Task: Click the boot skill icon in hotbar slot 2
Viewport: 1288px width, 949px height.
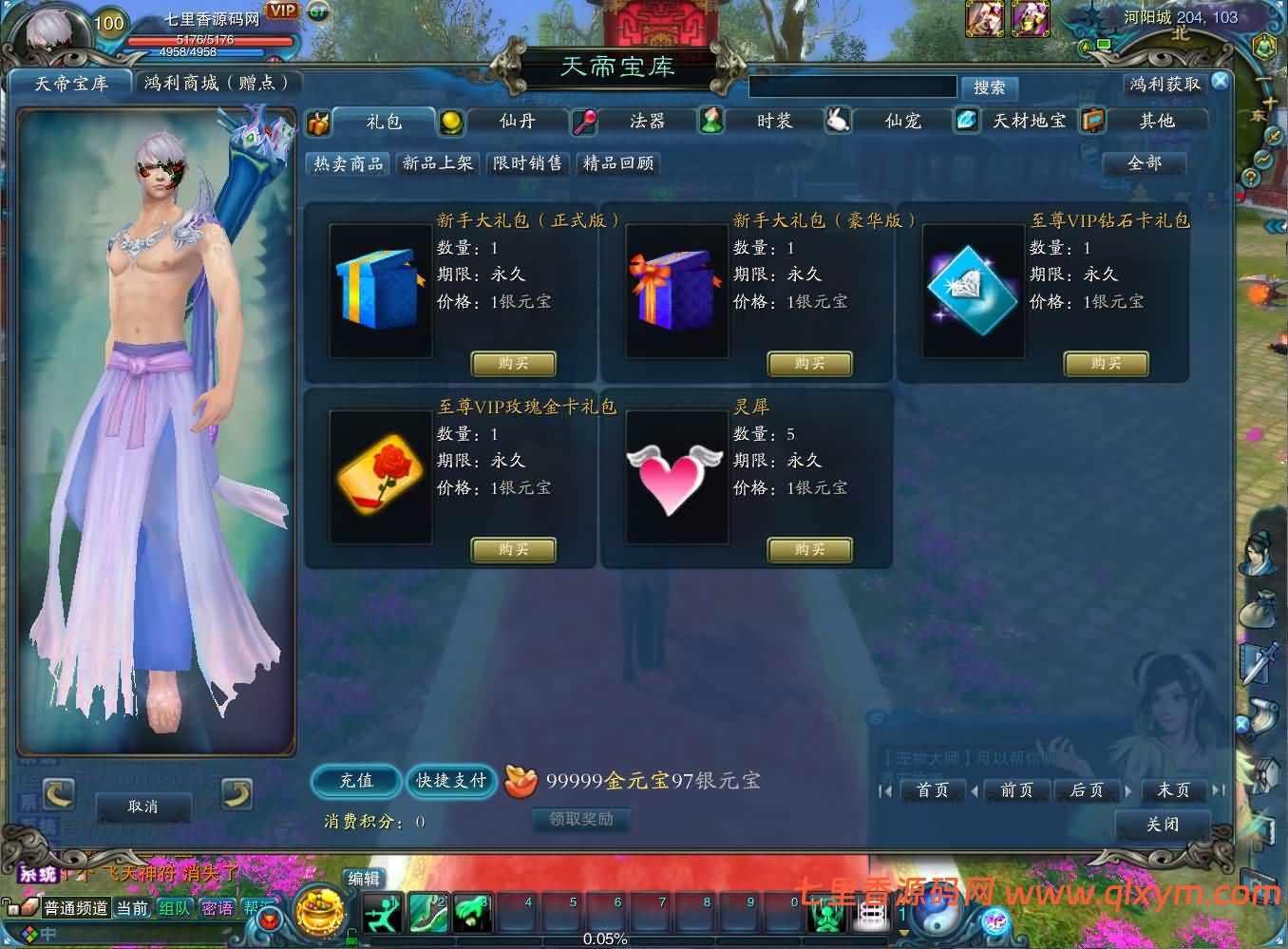Action: pyautogui.click(x=427, y=913)
